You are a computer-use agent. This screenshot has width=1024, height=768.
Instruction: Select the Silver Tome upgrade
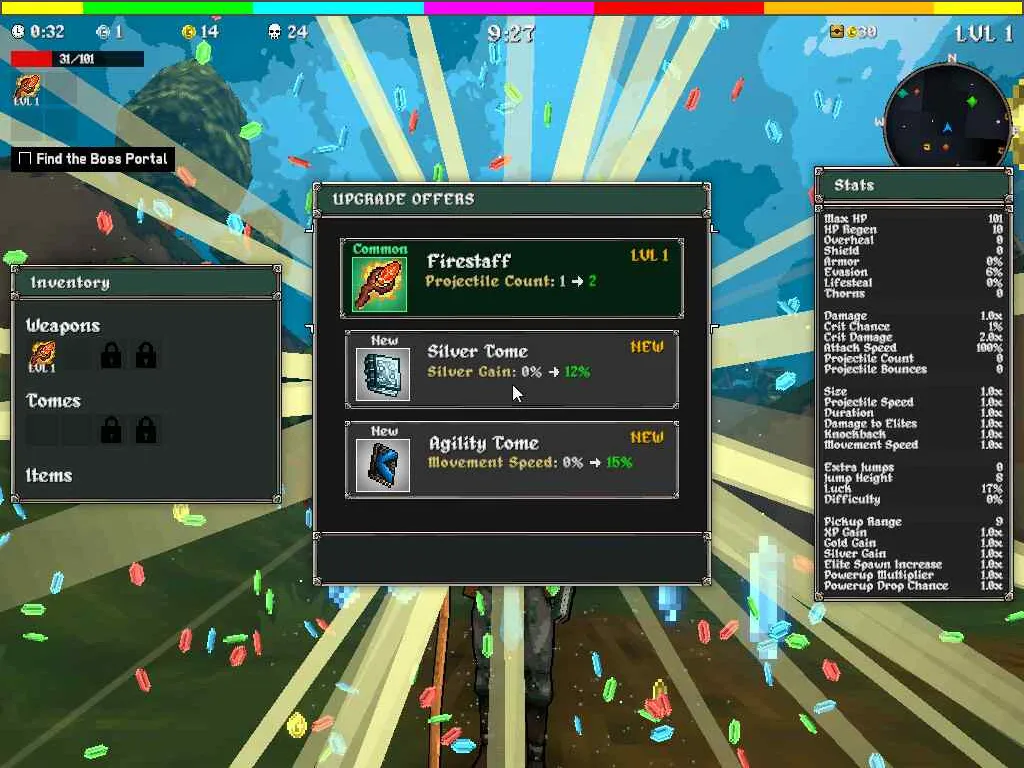[512, 370]
